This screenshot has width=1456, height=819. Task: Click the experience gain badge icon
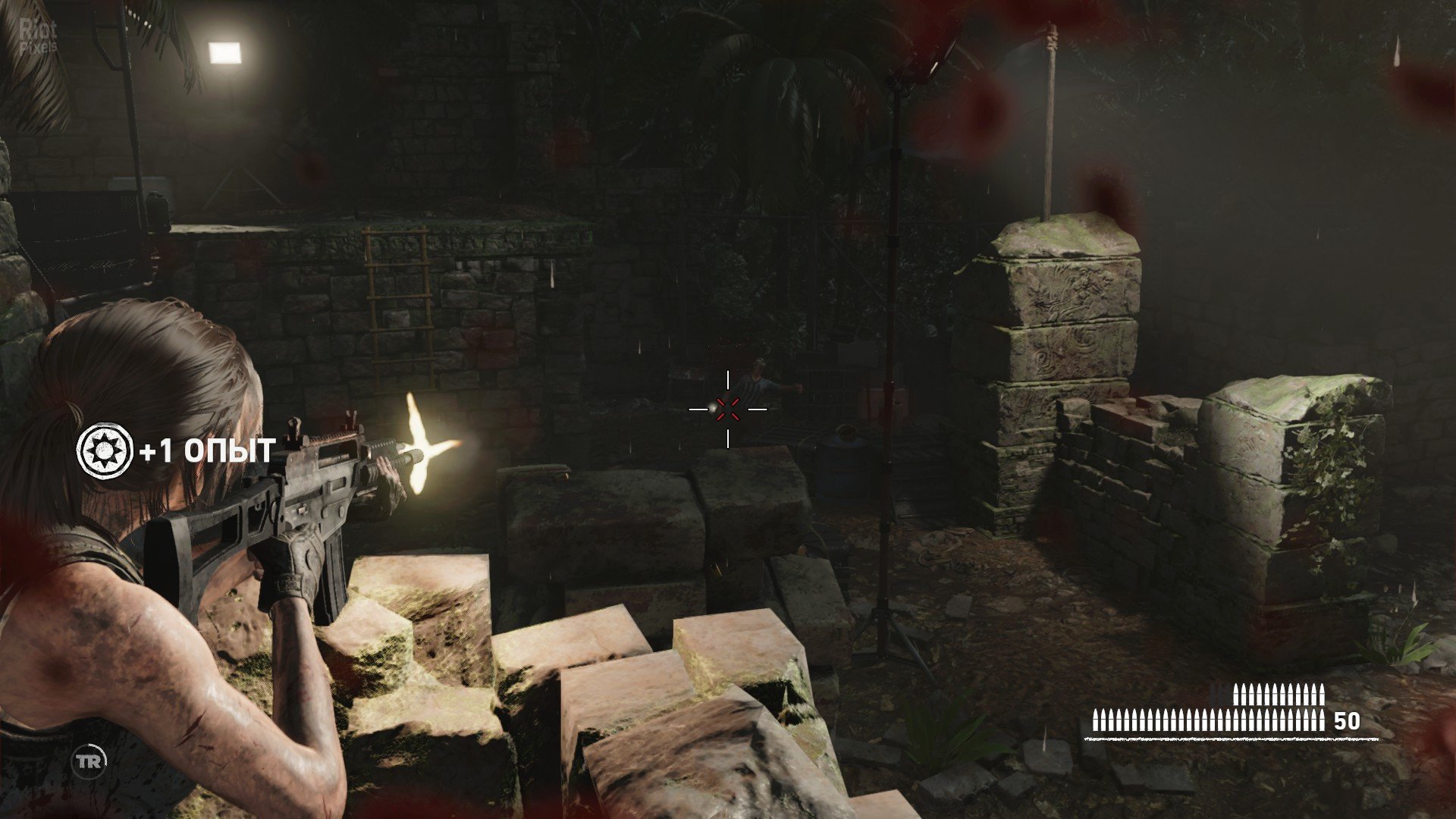coord(105,451)
